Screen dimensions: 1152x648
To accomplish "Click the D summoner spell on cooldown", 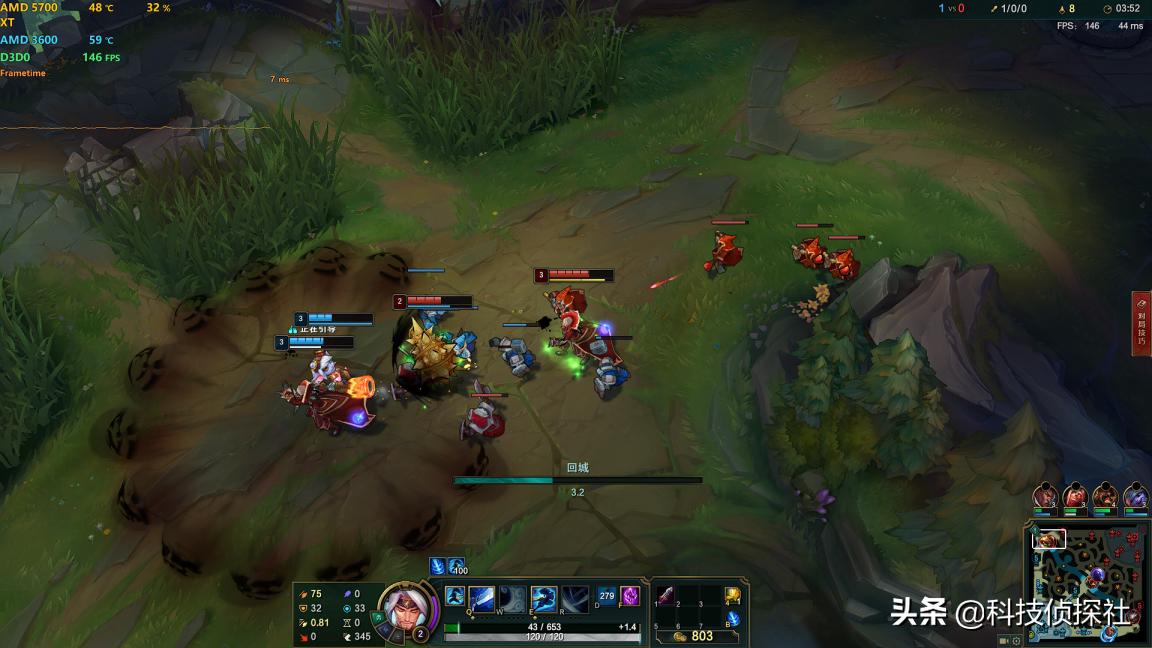I will point(606,597).
